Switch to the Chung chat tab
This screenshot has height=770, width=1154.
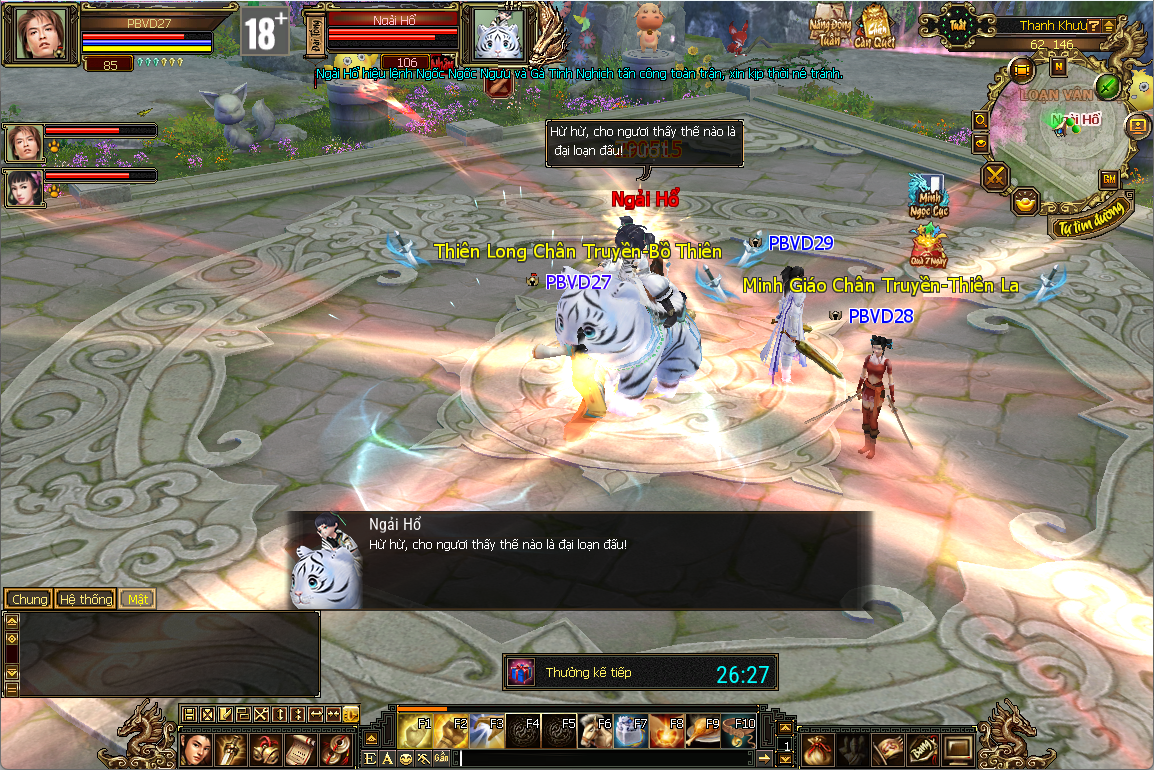pos(29,599)
